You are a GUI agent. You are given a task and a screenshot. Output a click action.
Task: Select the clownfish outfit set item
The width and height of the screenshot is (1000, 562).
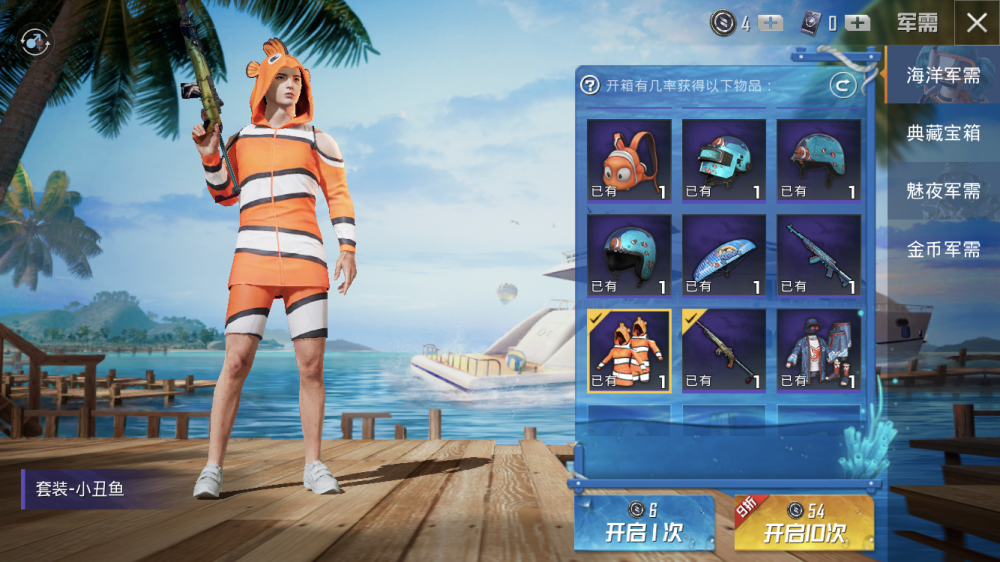point(628,350)
